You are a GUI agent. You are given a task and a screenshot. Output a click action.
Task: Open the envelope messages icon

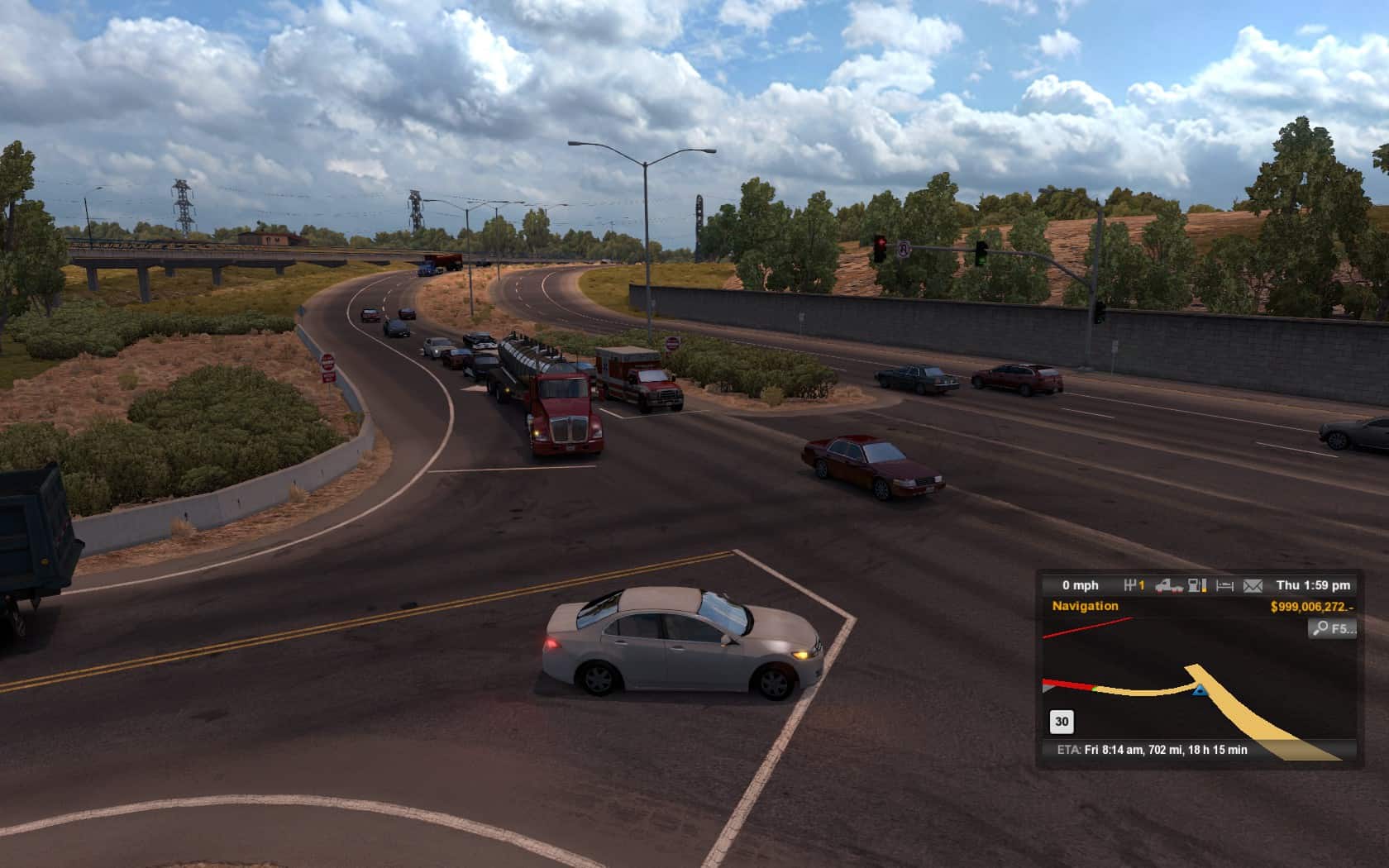coord(1253,585)
